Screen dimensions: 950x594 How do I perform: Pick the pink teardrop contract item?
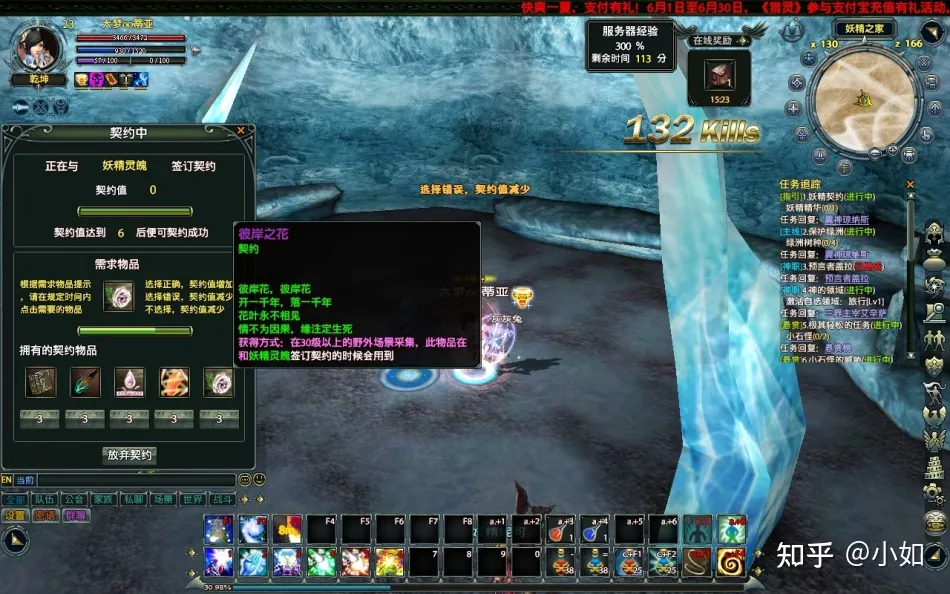[x=130, y=381]
